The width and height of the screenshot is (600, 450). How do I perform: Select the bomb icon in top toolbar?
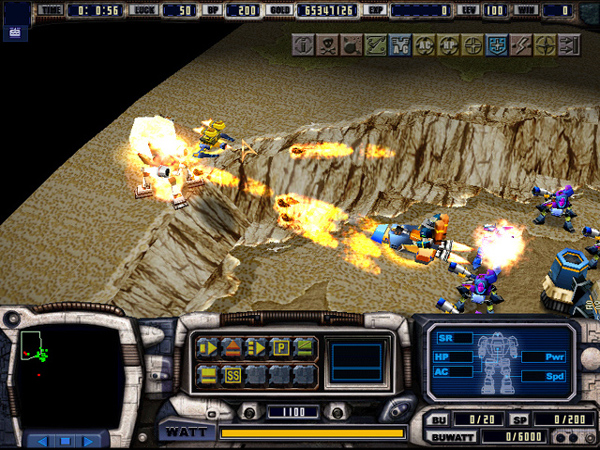[352, 45]
